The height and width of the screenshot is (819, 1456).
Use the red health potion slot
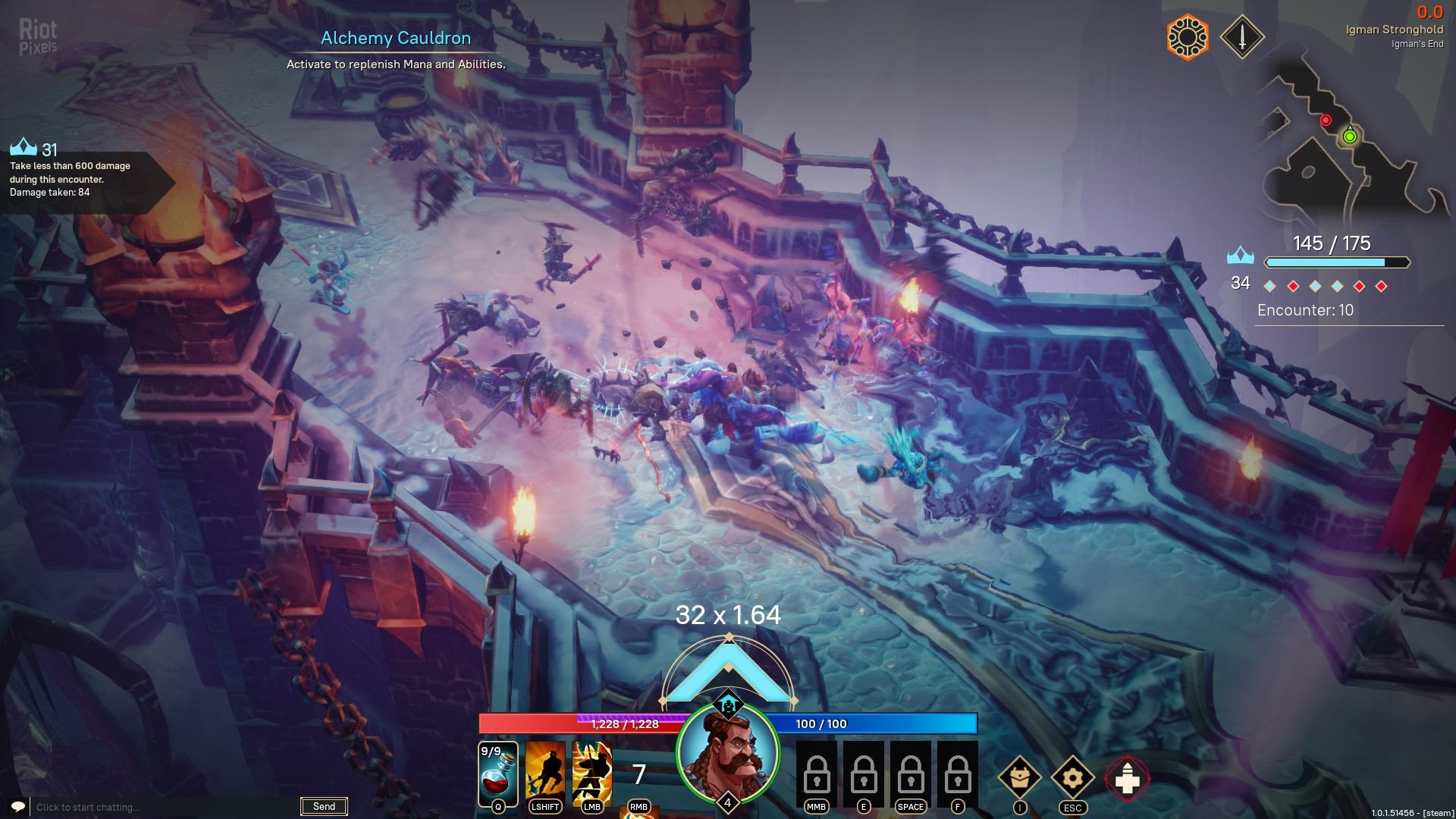coord(498,773)
